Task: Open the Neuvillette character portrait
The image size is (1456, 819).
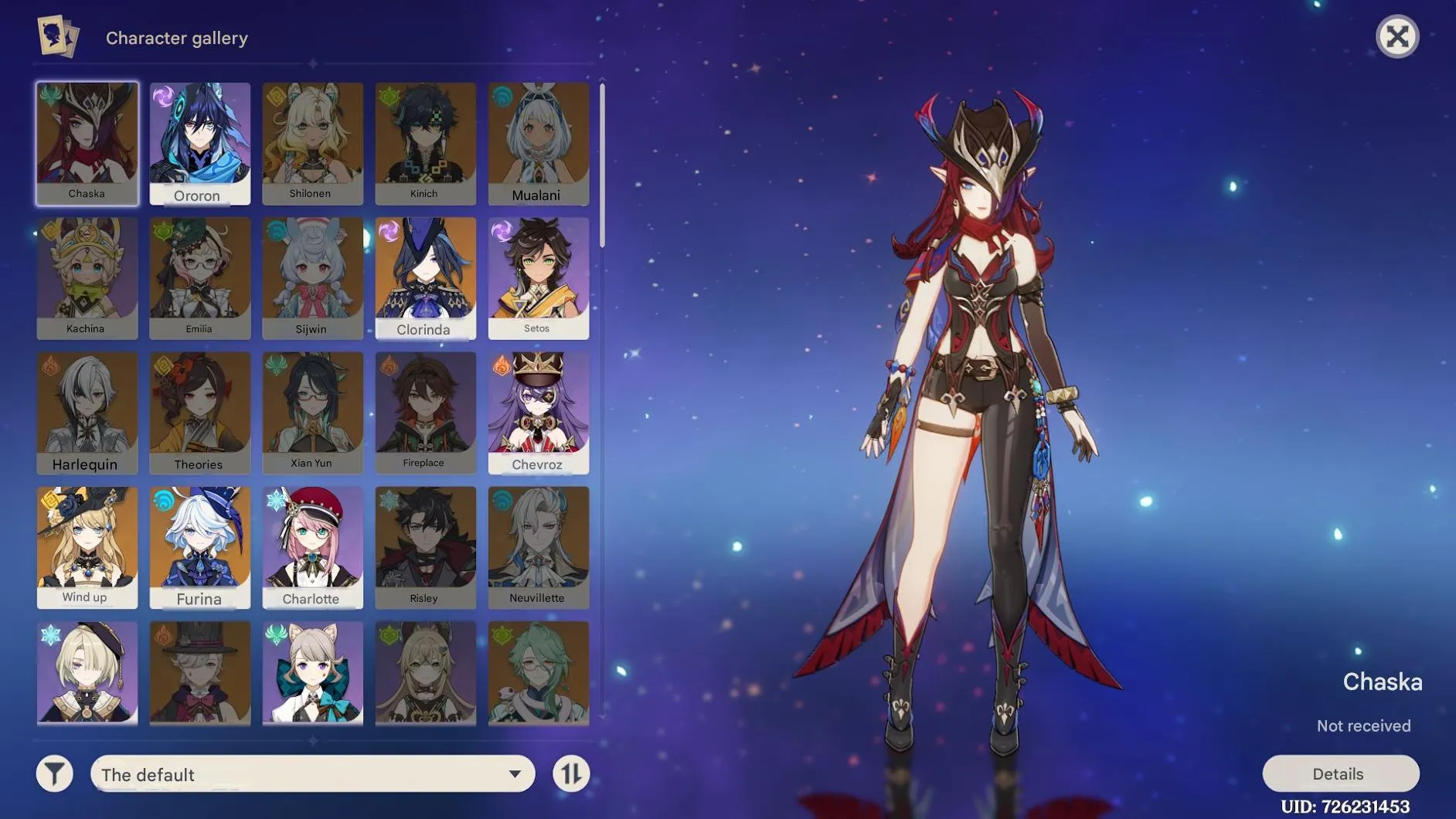Action: click(539, 547)
